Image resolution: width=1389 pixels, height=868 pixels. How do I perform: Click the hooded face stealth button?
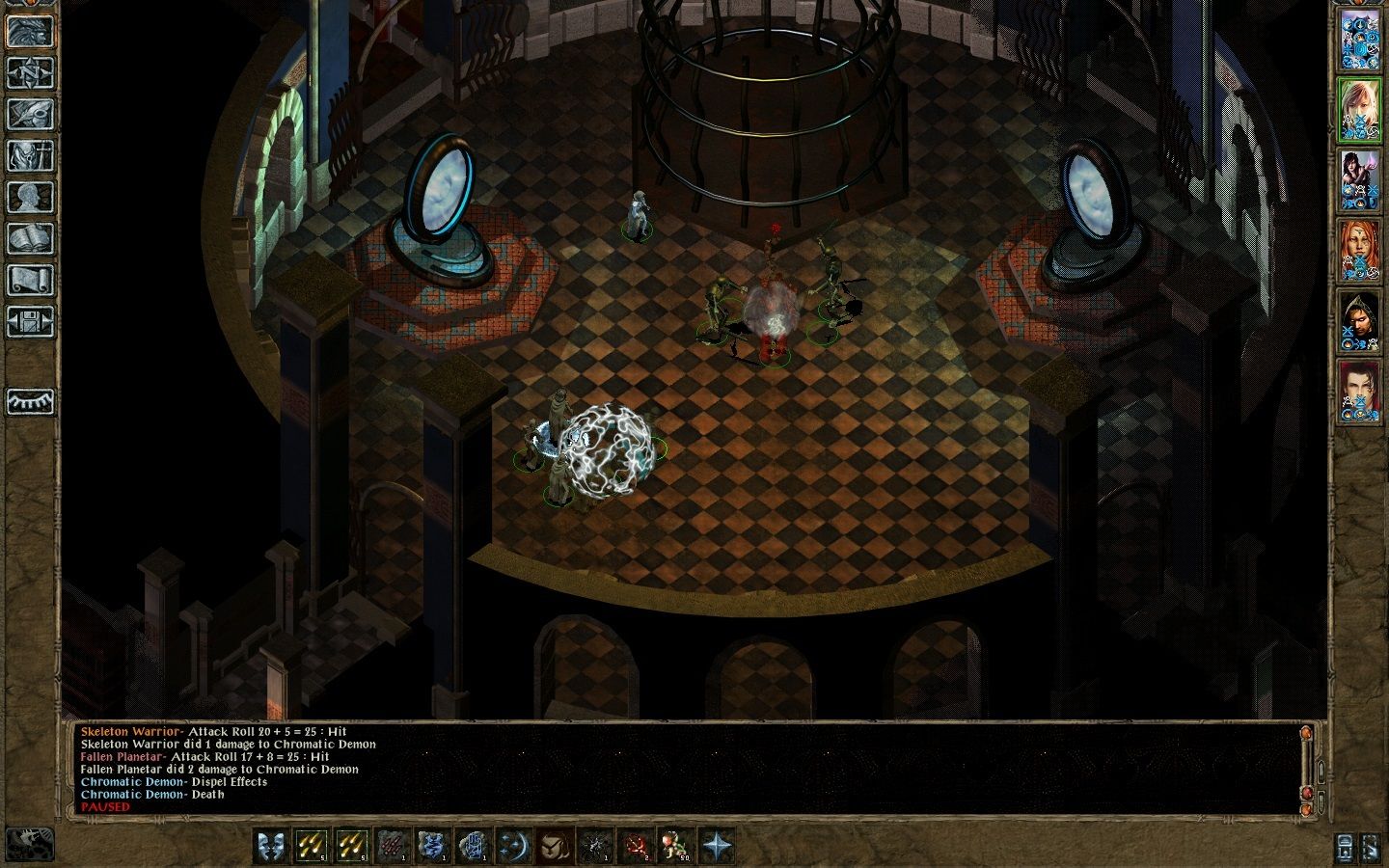click(x=555, y=846)
